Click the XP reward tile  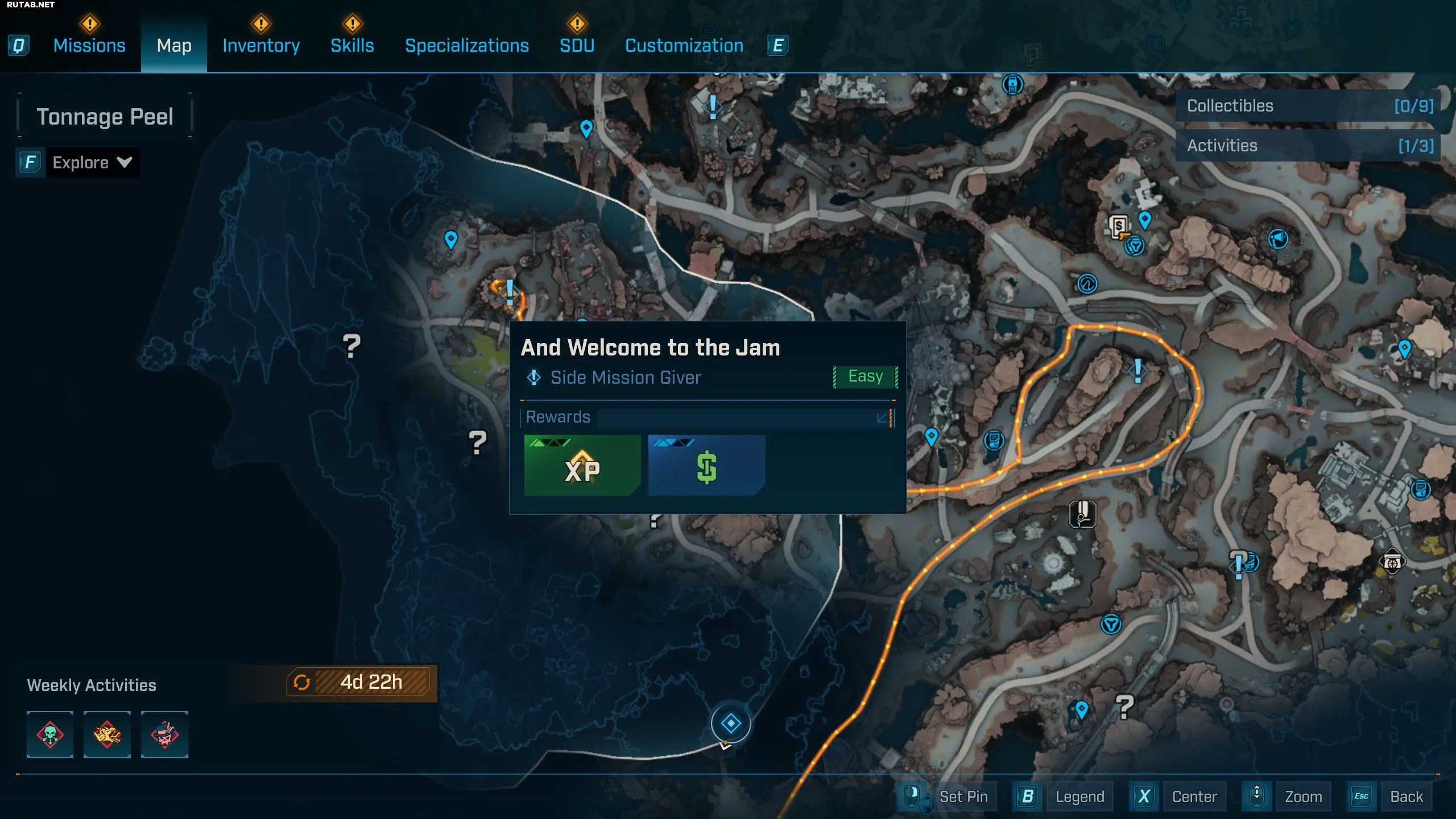(582, 465)
